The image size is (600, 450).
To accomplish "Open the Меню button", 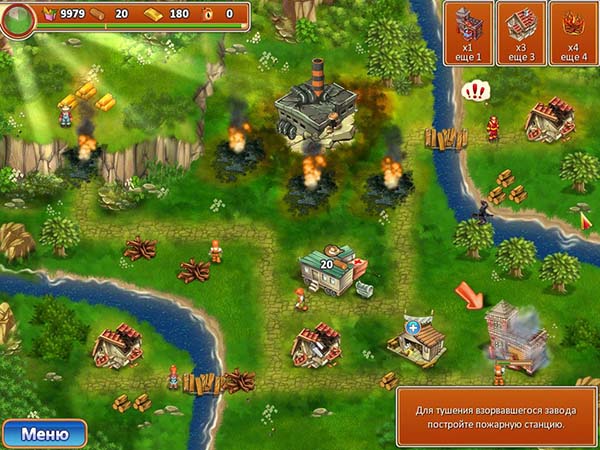I will click(45, 433).
